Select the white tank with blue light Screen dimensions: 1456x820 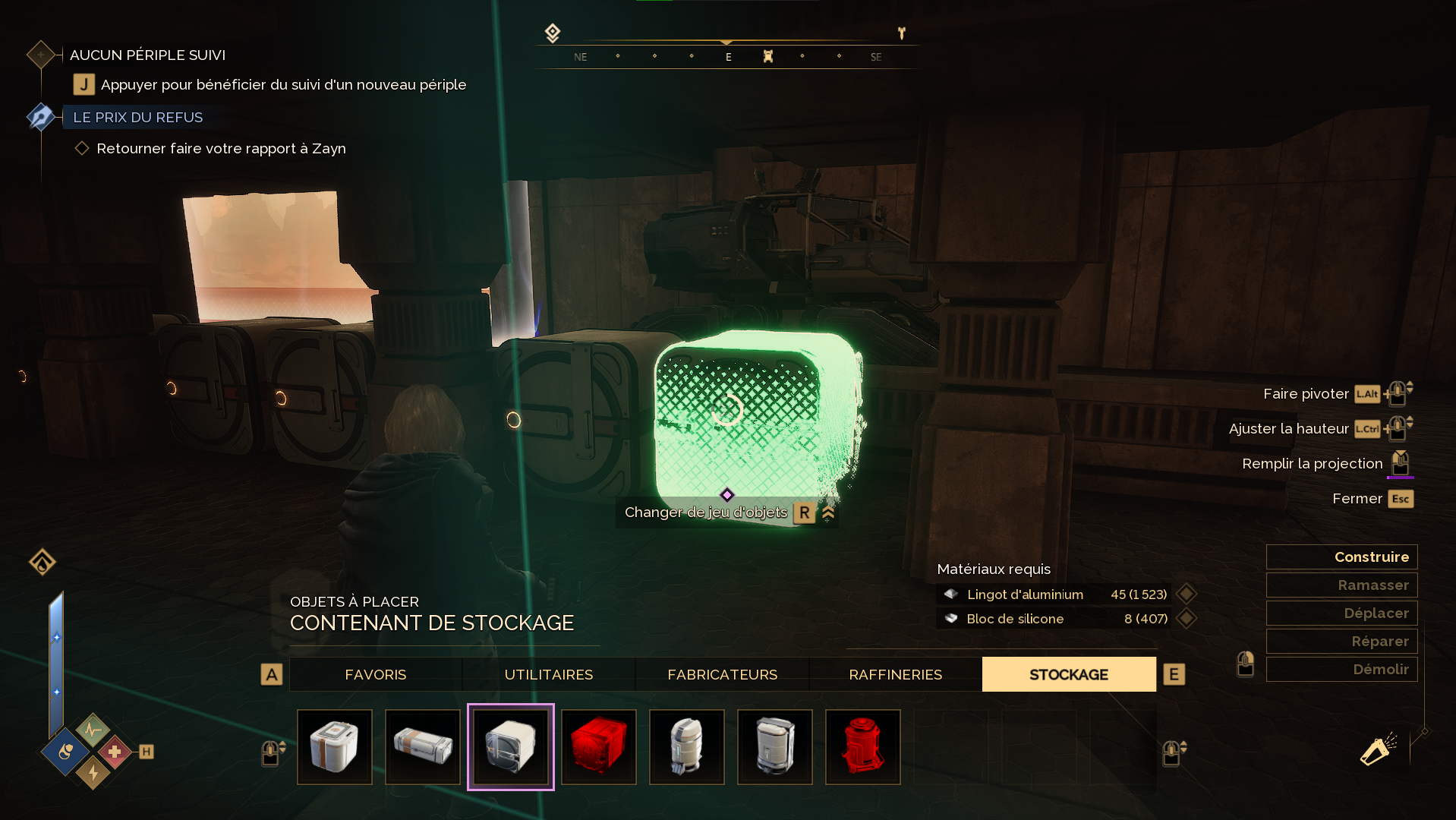pyautogui.click(x=687, y=747)
